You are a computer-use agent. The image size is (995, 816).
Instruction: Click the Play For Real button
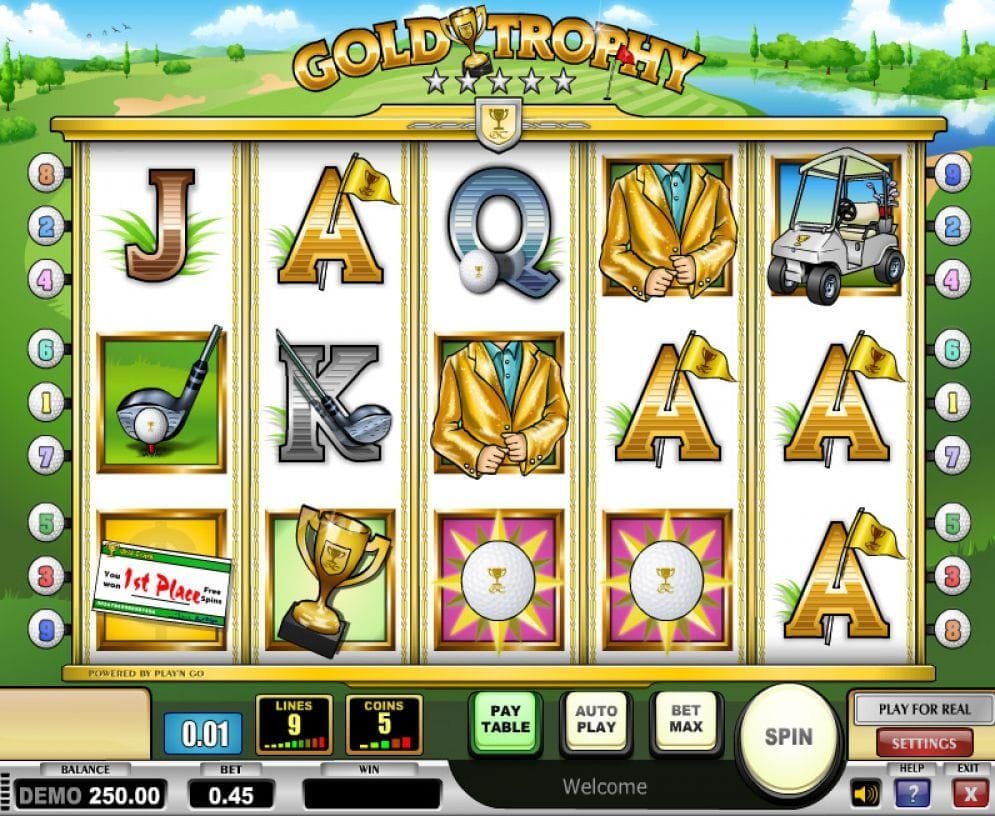point(924,709)
